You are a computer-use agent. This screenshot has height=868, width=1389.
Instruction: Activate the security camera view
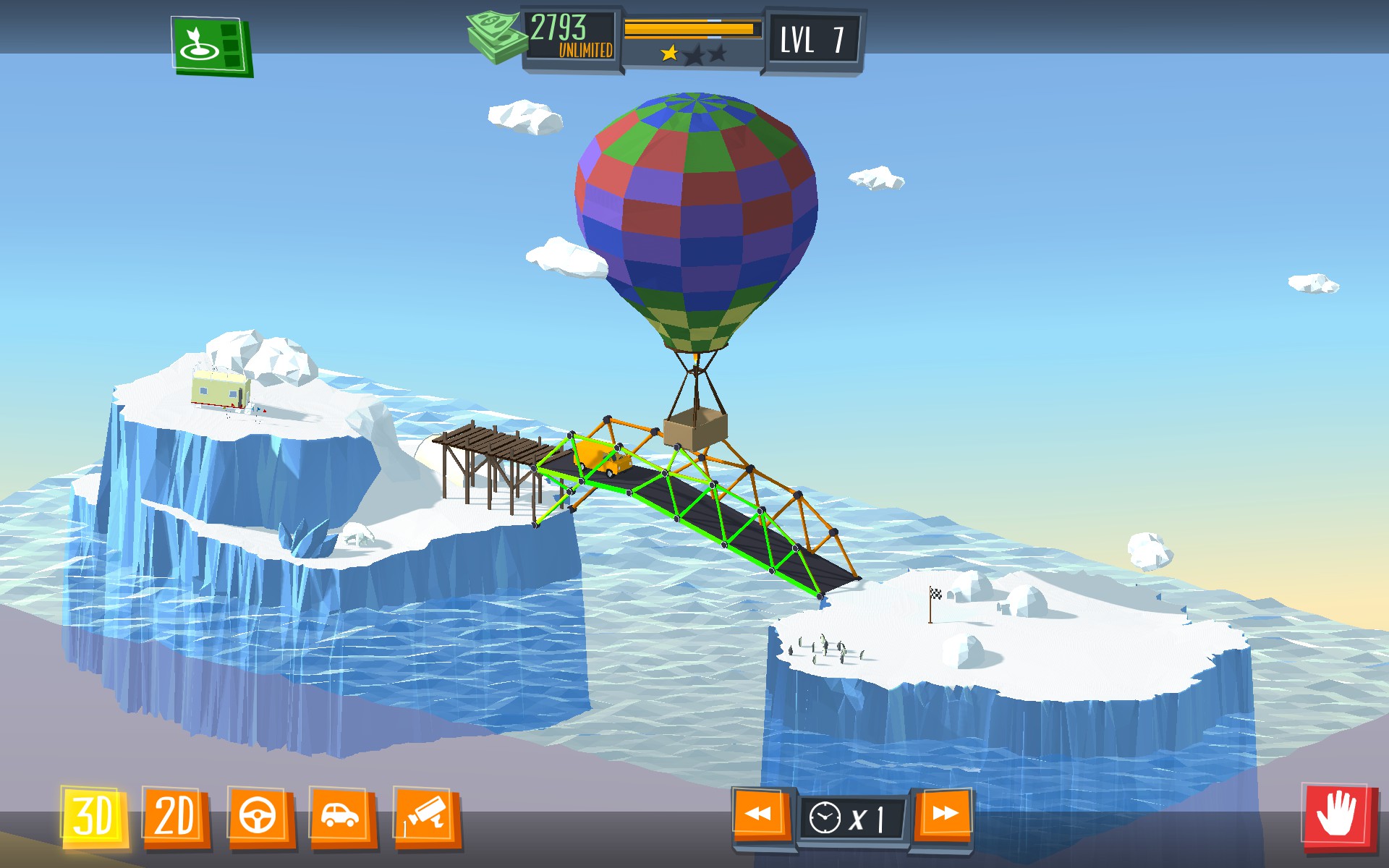(x=425, y=817)
